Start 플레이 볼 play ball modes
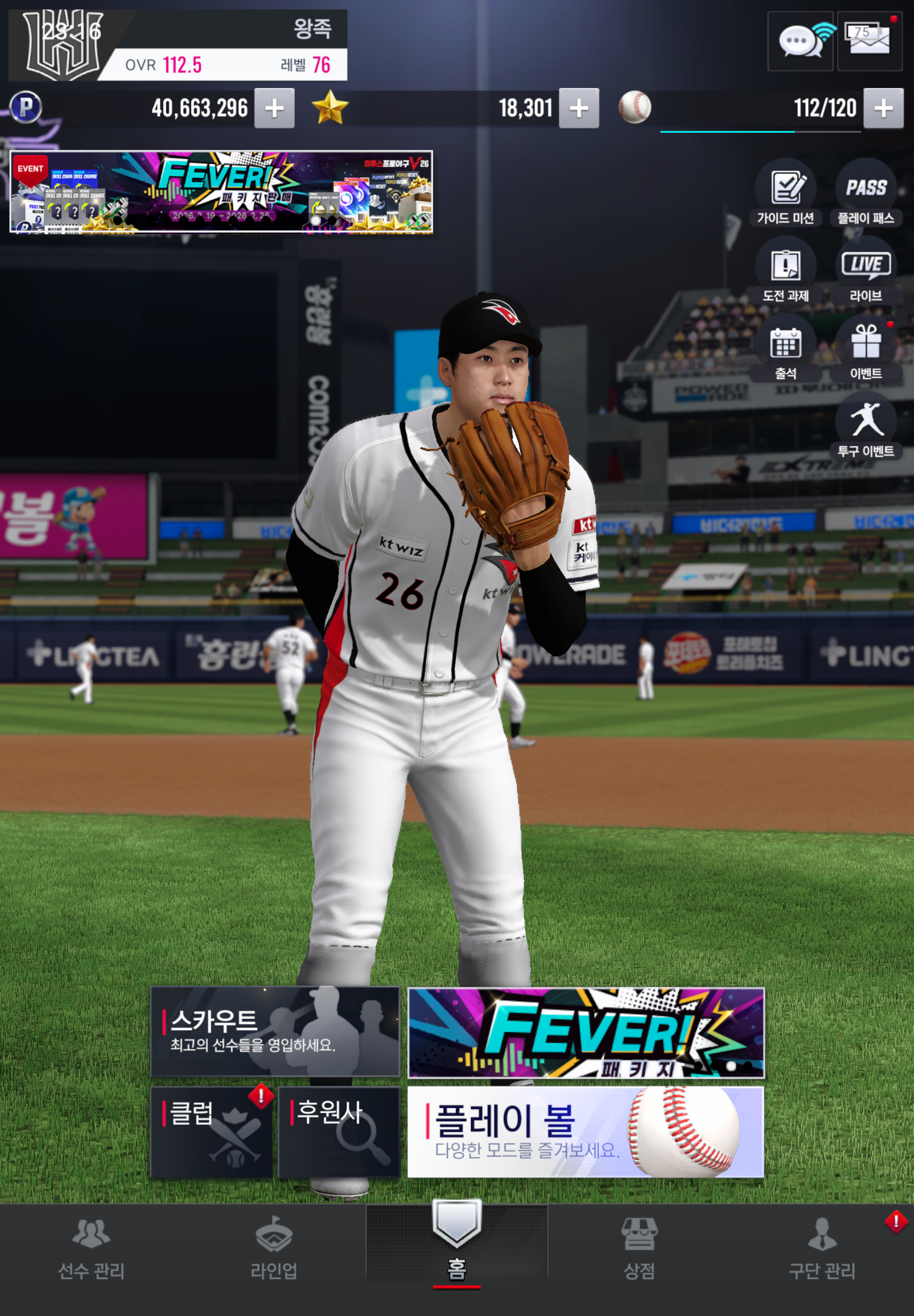This screenshot has height=1316, width=914. [585, 1132]
